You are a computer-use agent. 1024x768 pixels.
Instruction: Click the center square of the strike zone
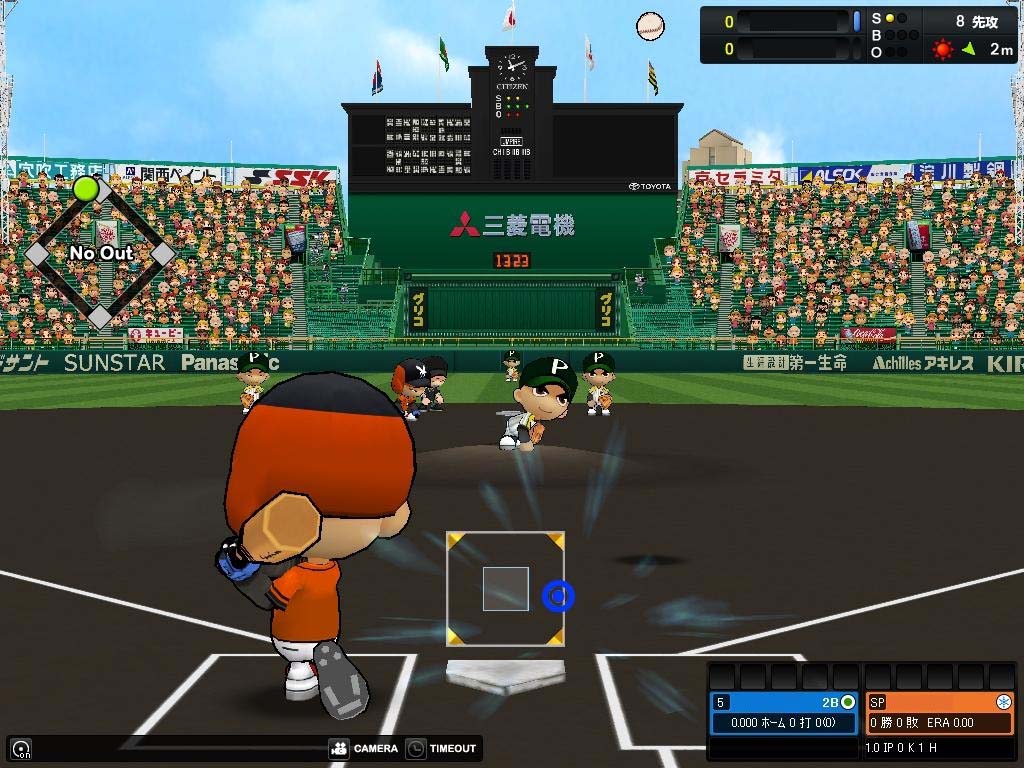click(x=505, y=588)
